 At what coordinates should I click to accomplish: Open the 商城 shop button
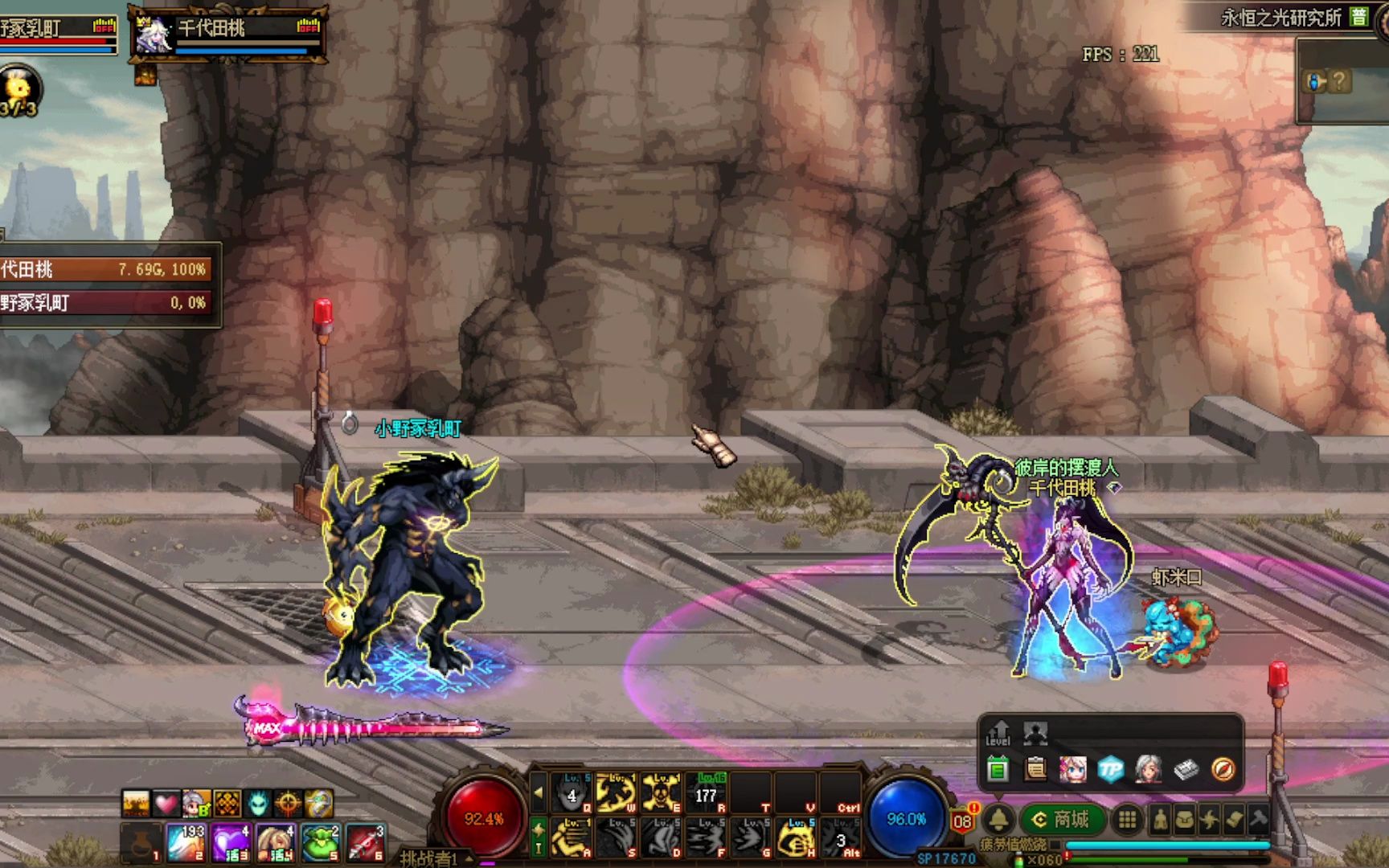click(x=1061, y=819)
